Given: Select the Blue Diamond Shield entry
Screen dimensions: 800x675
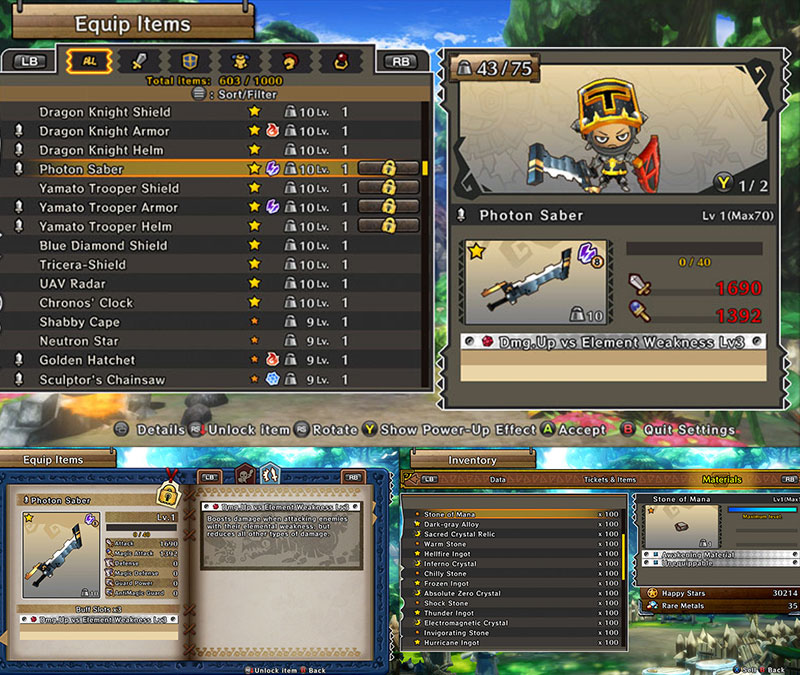Looking at the screenshot, I should coord(103,245).
